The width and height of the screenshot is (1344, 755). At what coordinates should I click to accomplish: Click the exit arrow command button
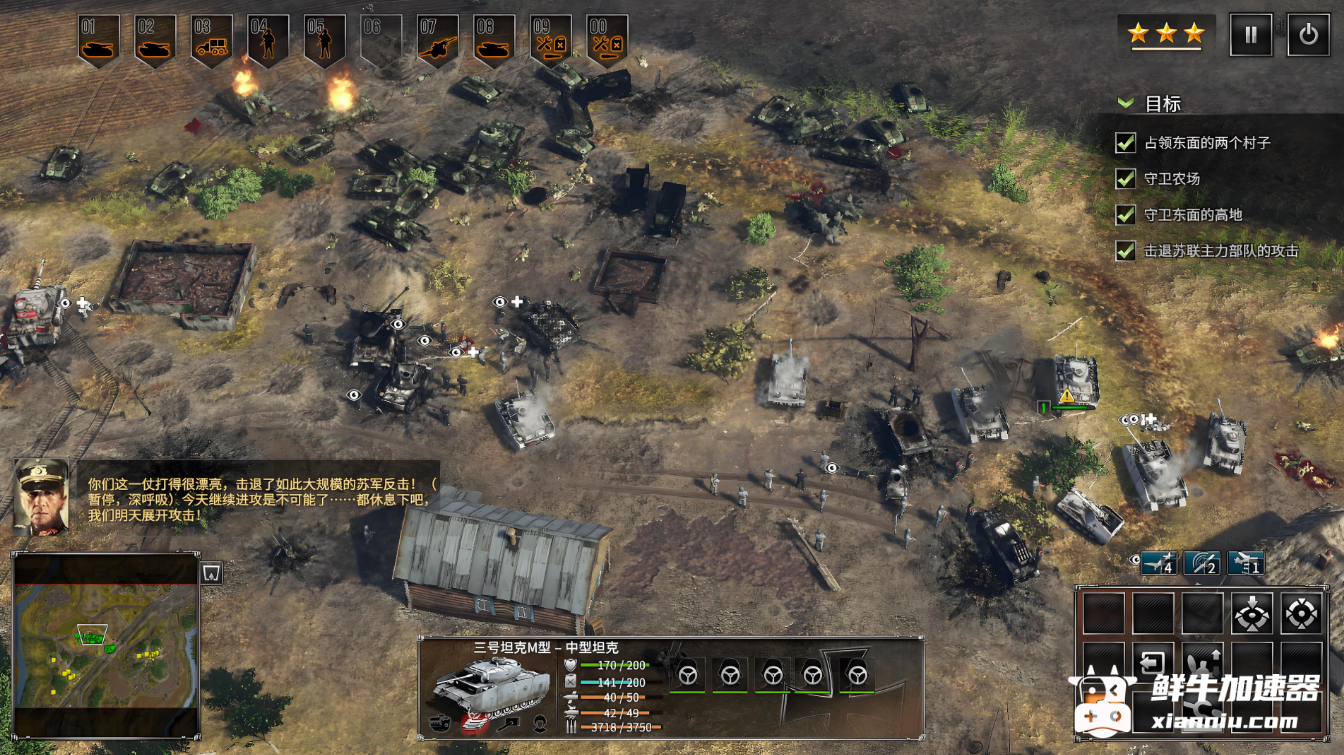(1153, 662)
